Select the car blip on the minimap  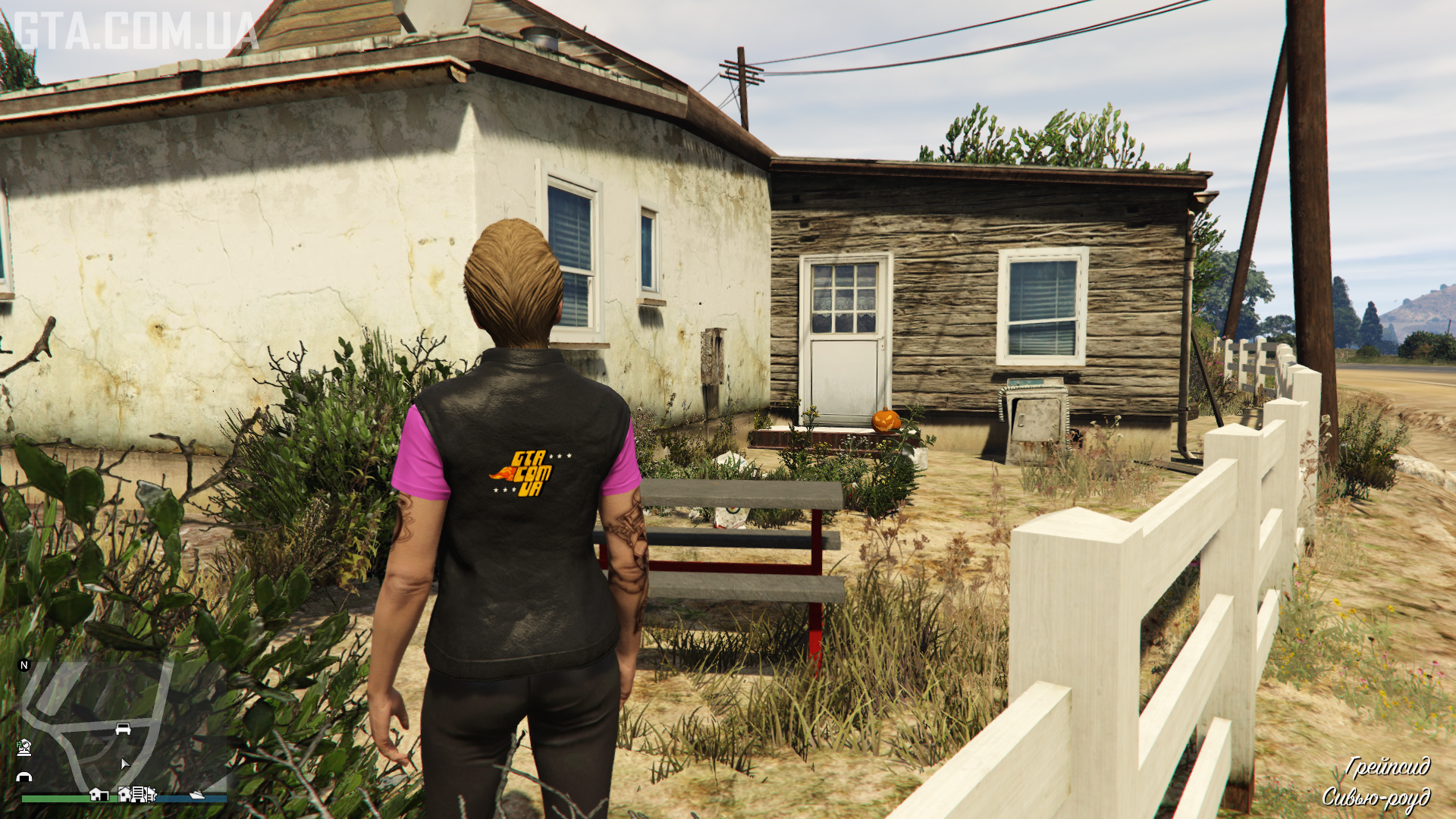point(123,730)
